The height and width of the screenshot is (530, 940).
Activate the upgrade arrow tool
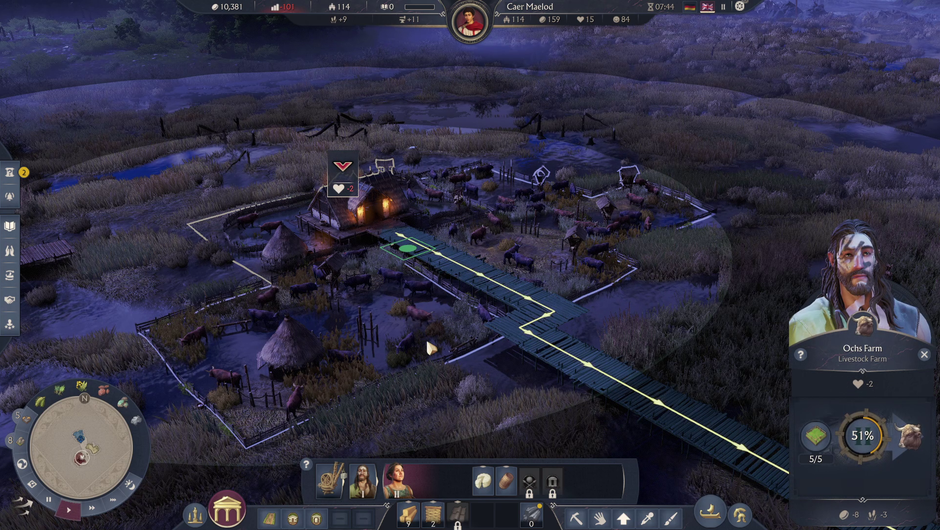pos(624,518)
